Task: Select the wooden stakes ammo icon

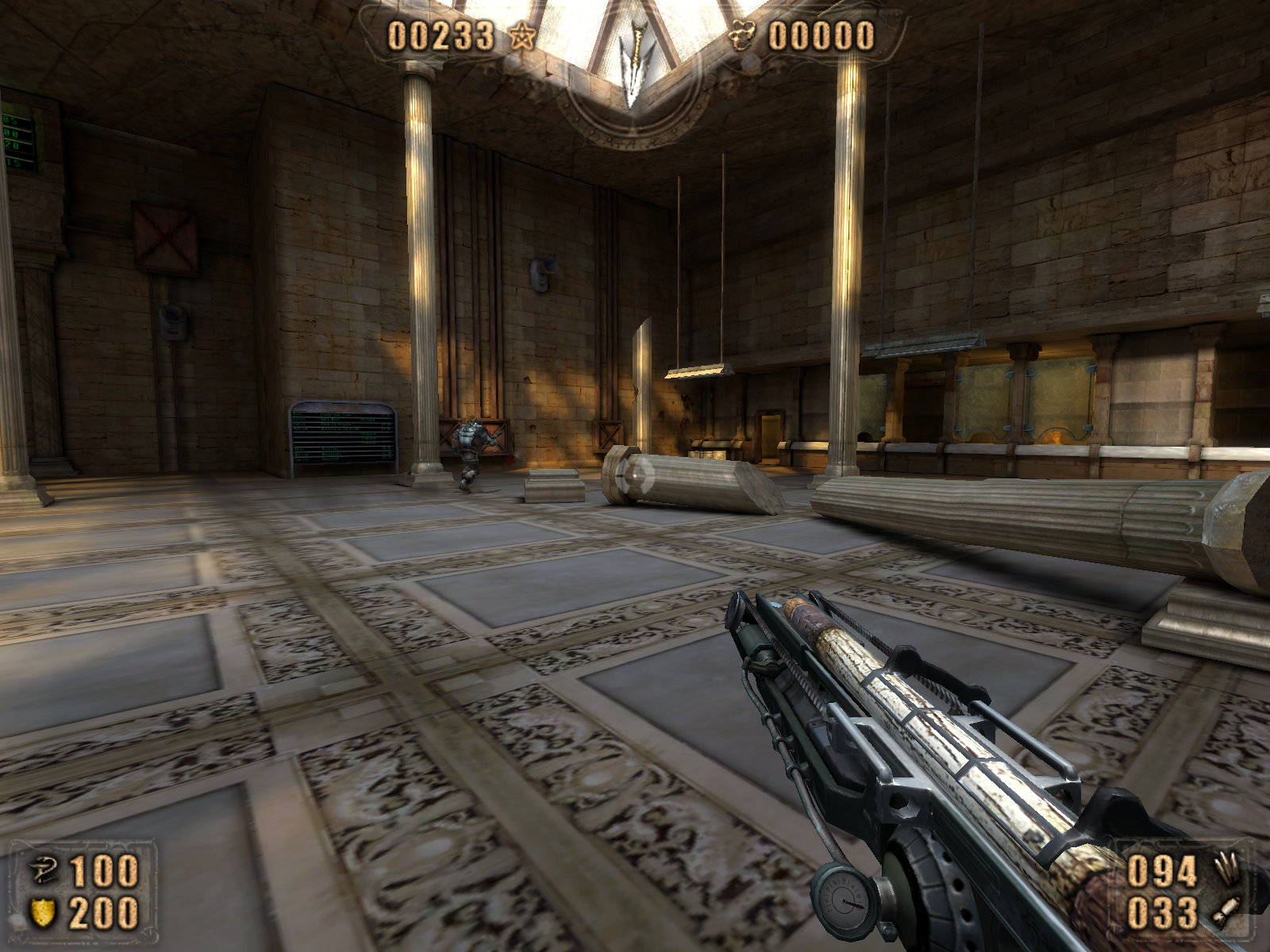Action: click(1225, 869)
